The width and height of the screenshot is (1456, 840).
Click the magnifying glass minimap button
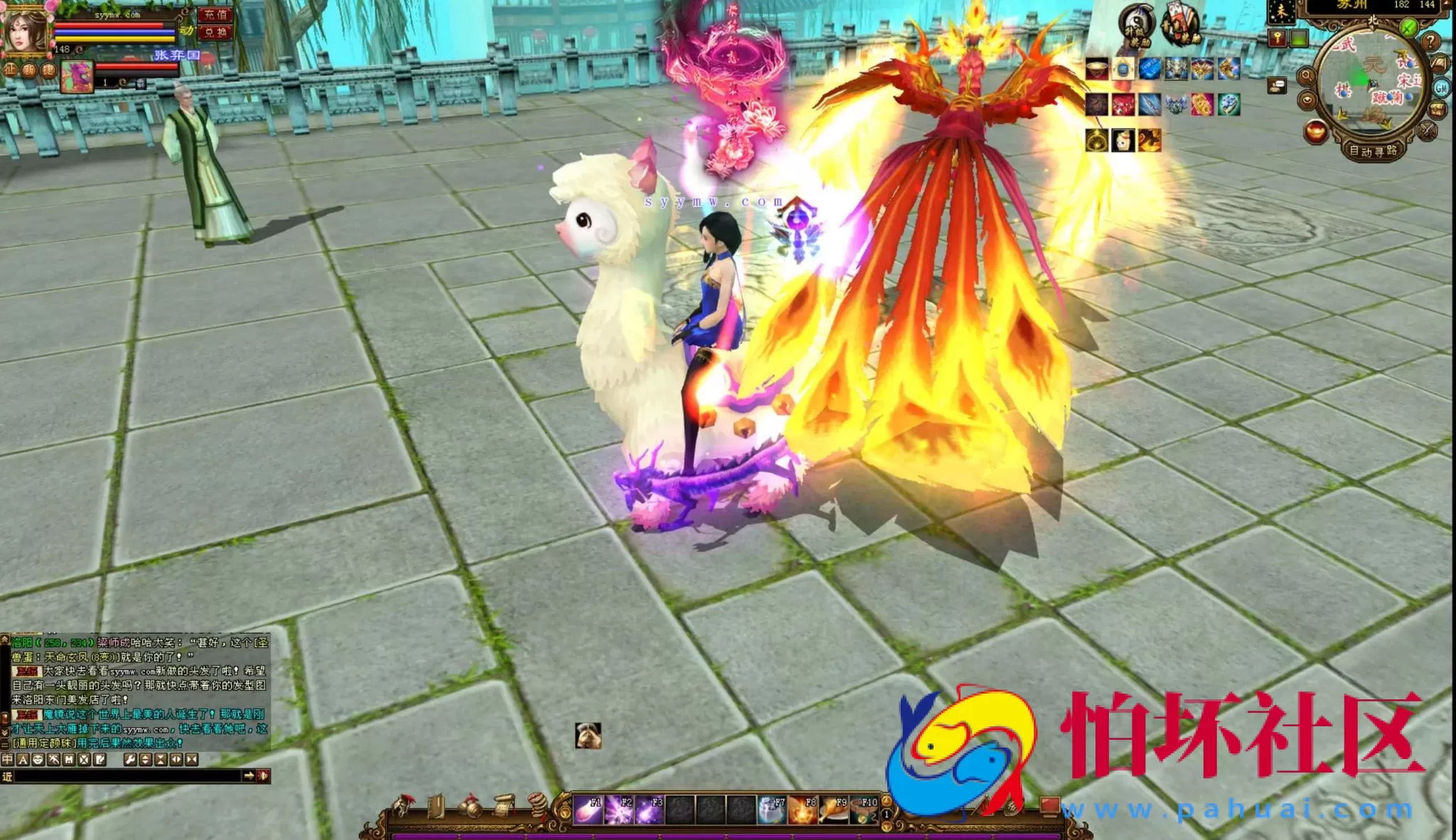1305,75
